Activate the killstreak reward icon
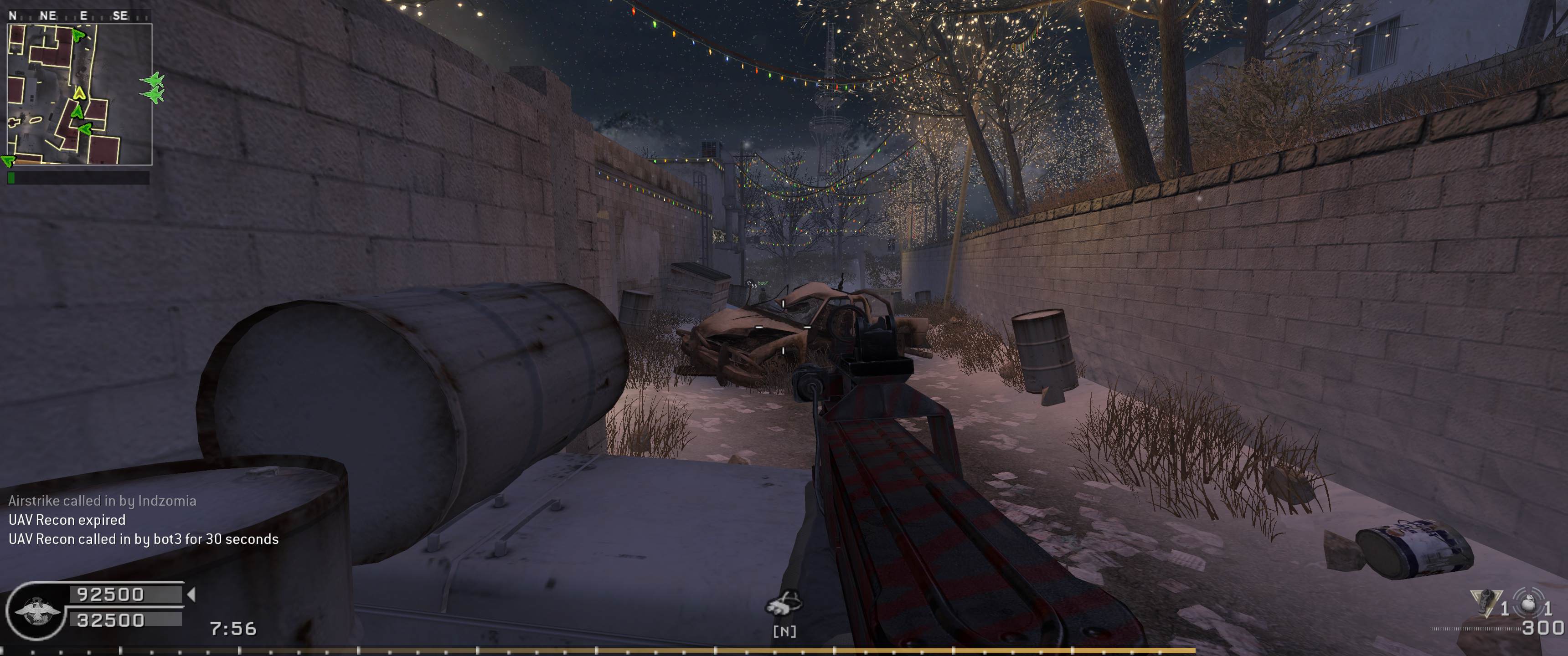 coord(784,604)
